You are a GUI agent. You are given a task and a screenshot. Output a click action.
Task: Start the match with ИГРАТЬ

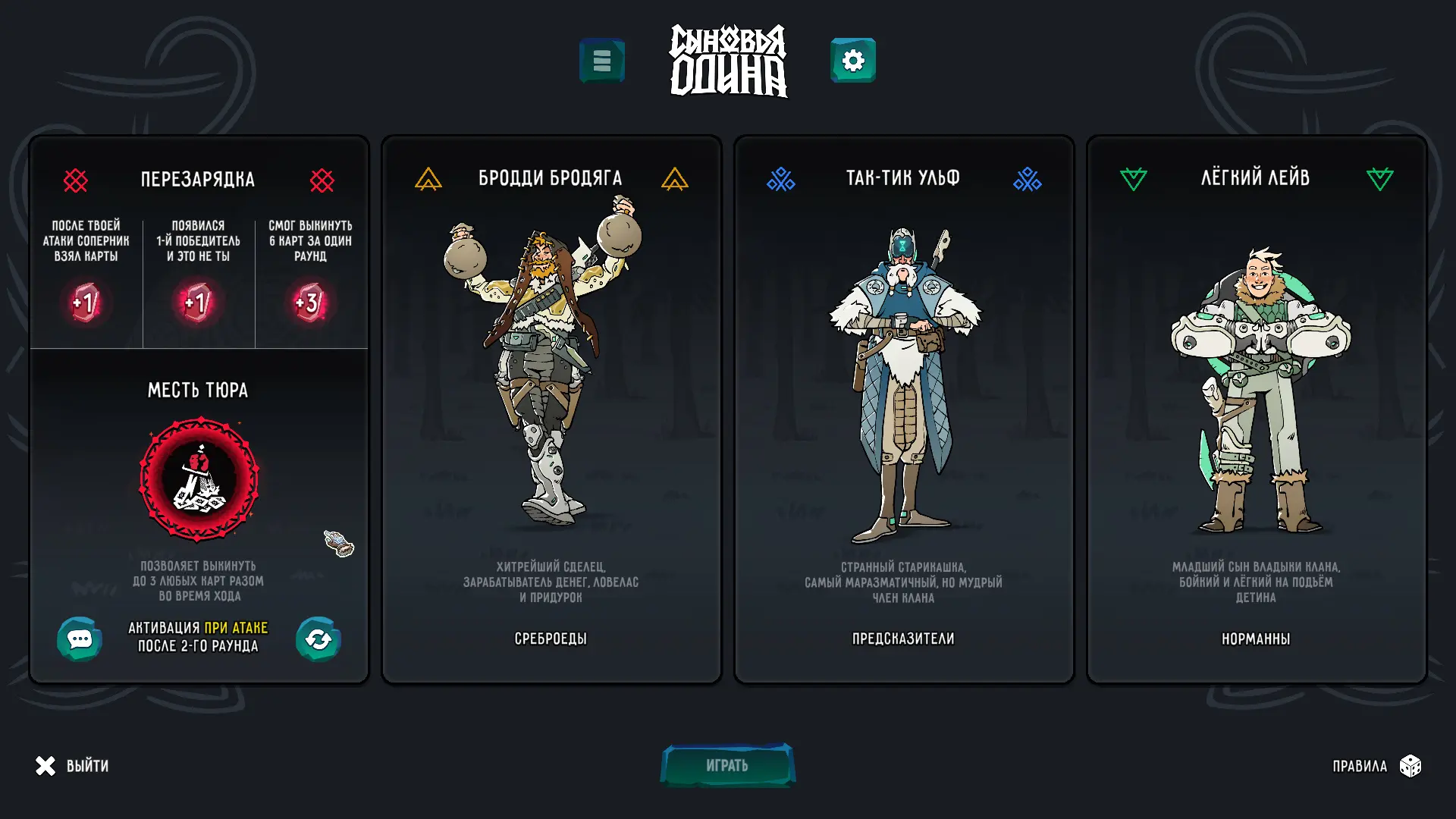tap(727, 765)
